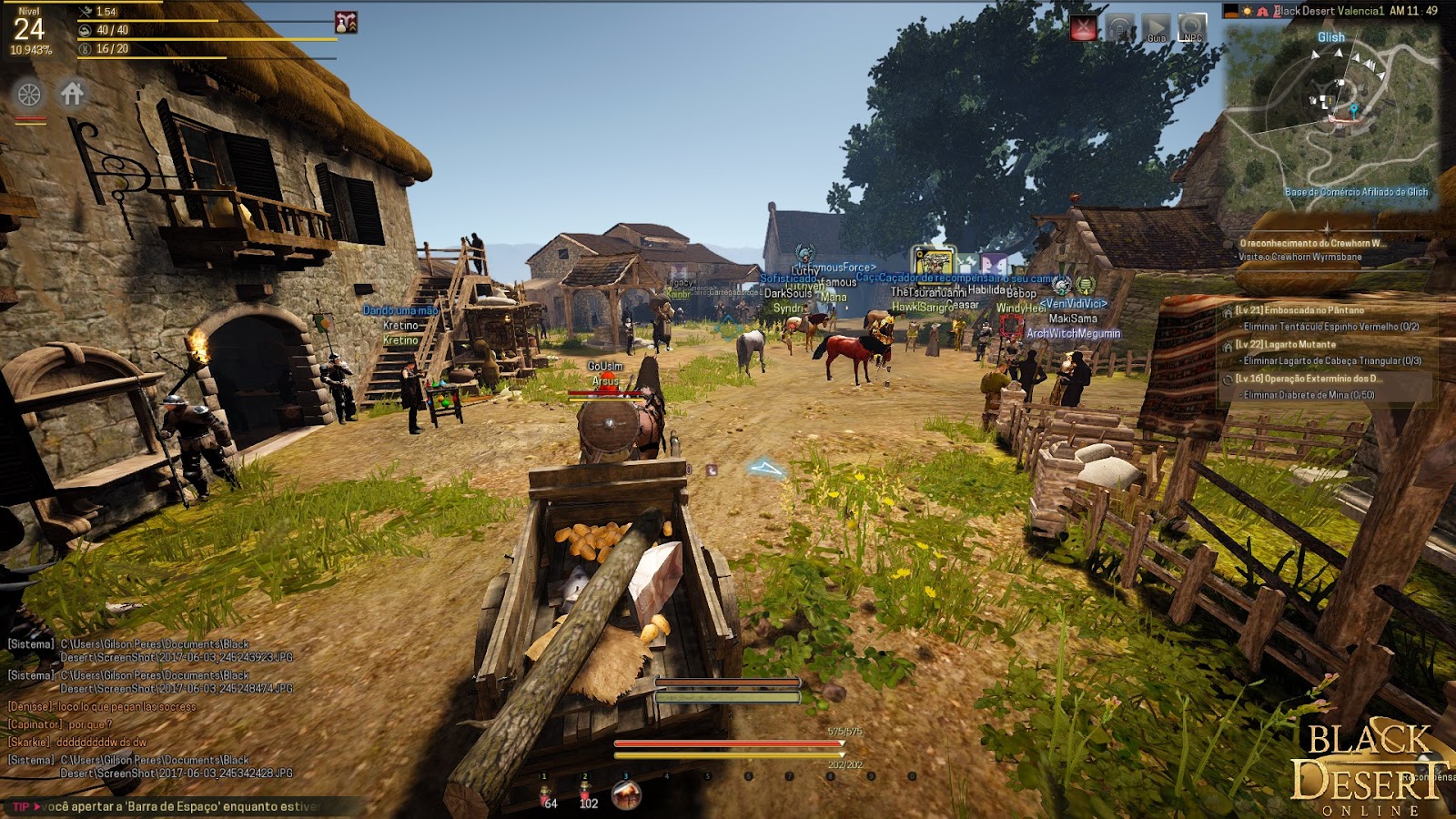Click the red flag guild icon near VeniVidiVici
The width and height of the screenshot is (1456, 819).
click(x=1010, y=325)
